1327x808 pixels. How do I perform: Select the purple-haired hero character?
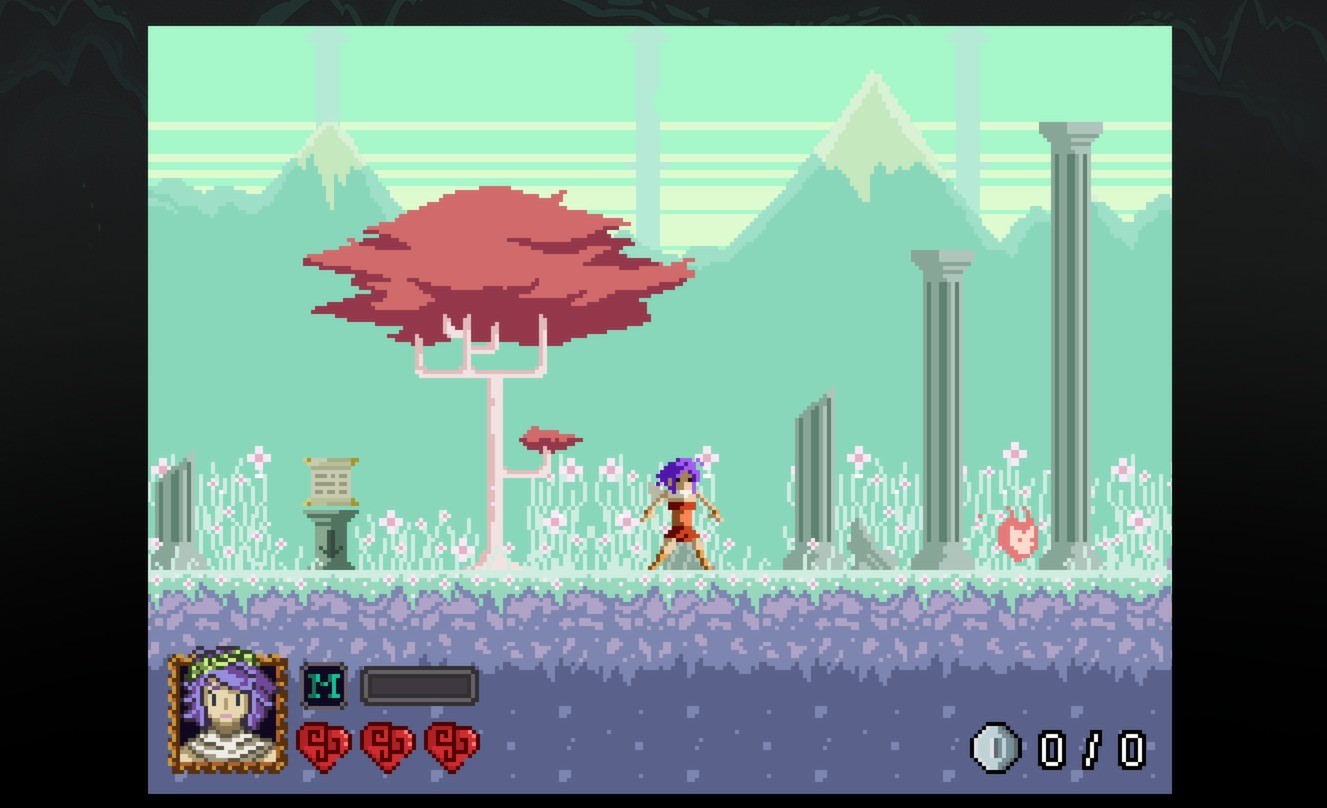click(682, 510)
